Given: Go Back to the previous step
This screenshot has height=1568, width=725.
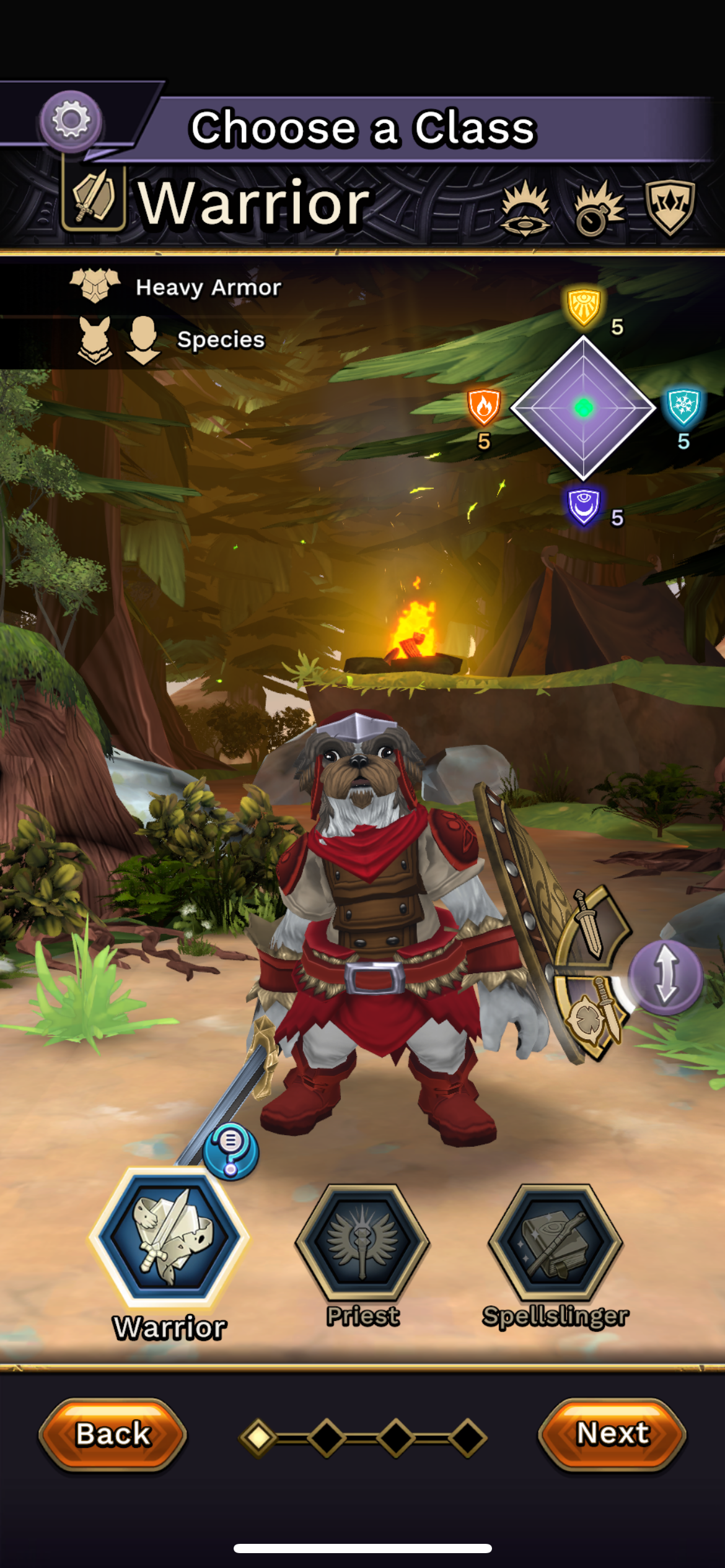Looking at the screenshot, I should click(113, 1434).
